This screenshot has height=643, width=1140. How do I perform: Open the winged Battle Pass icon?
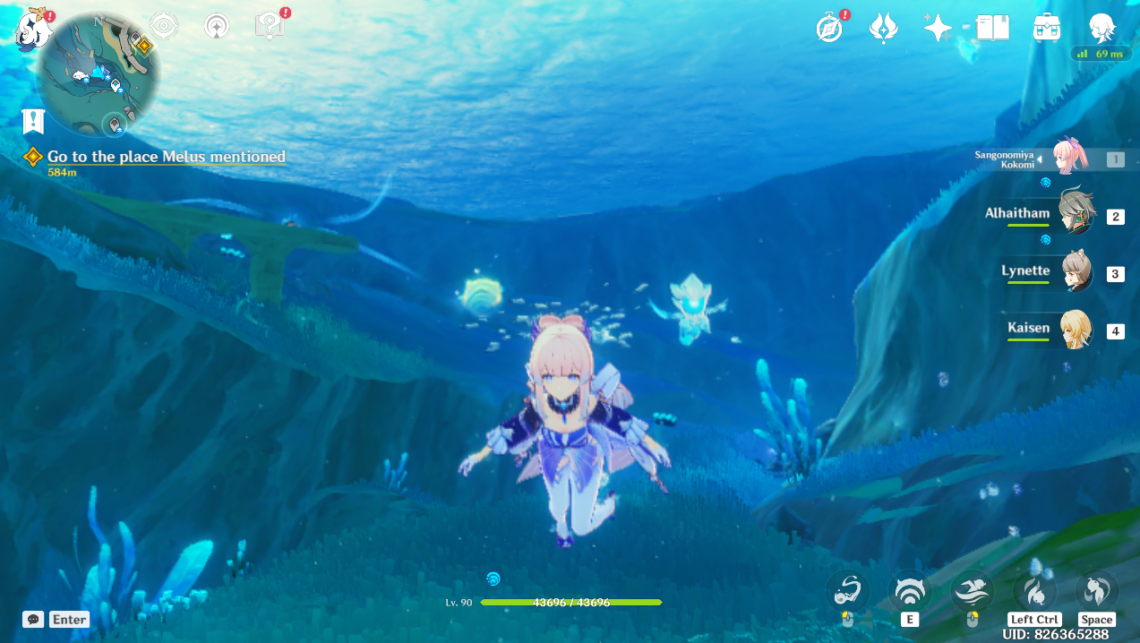[x=883, y=28]
